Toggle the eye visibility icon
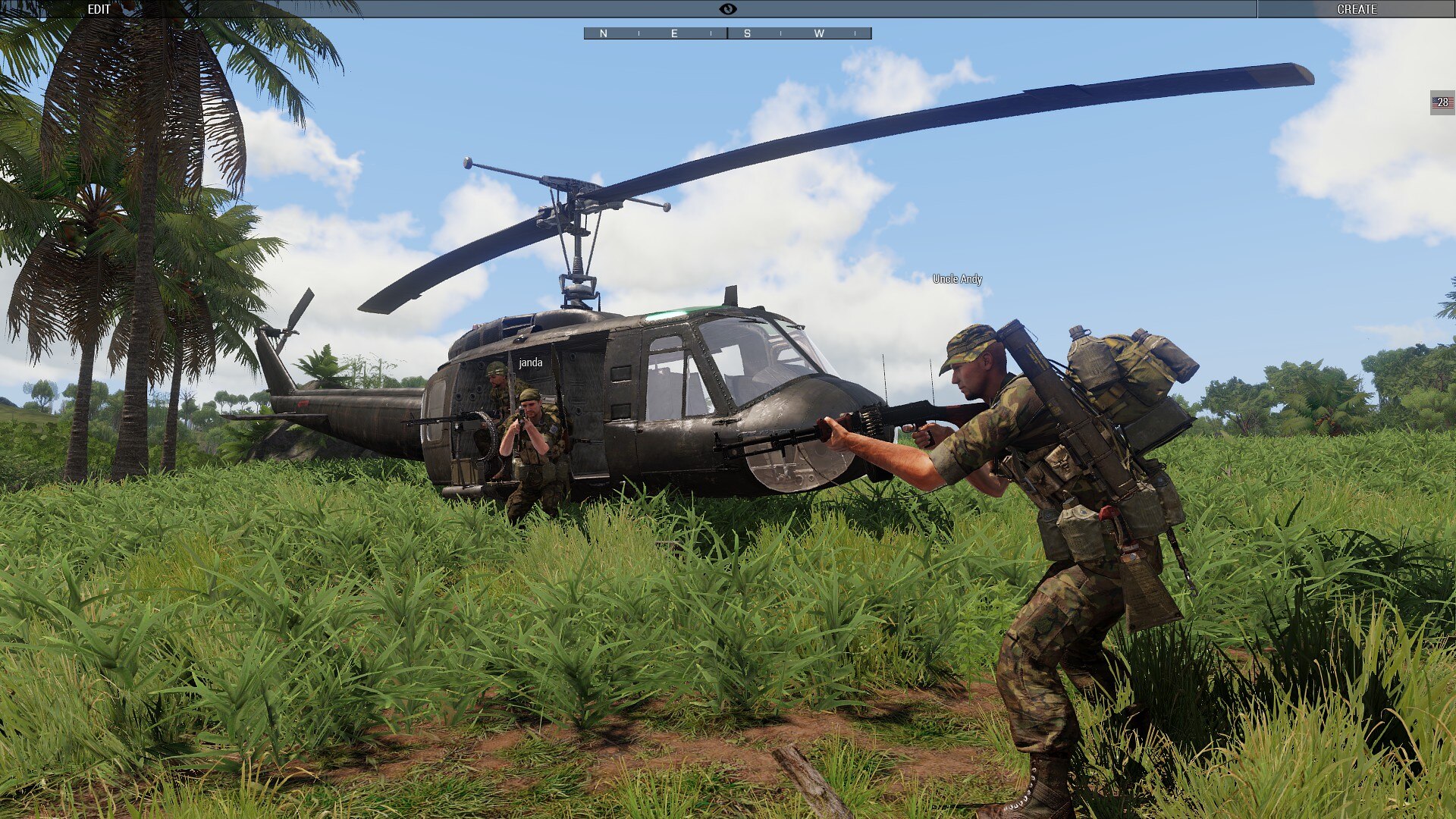The image size is (1456, 819). [x=727, y=9]
